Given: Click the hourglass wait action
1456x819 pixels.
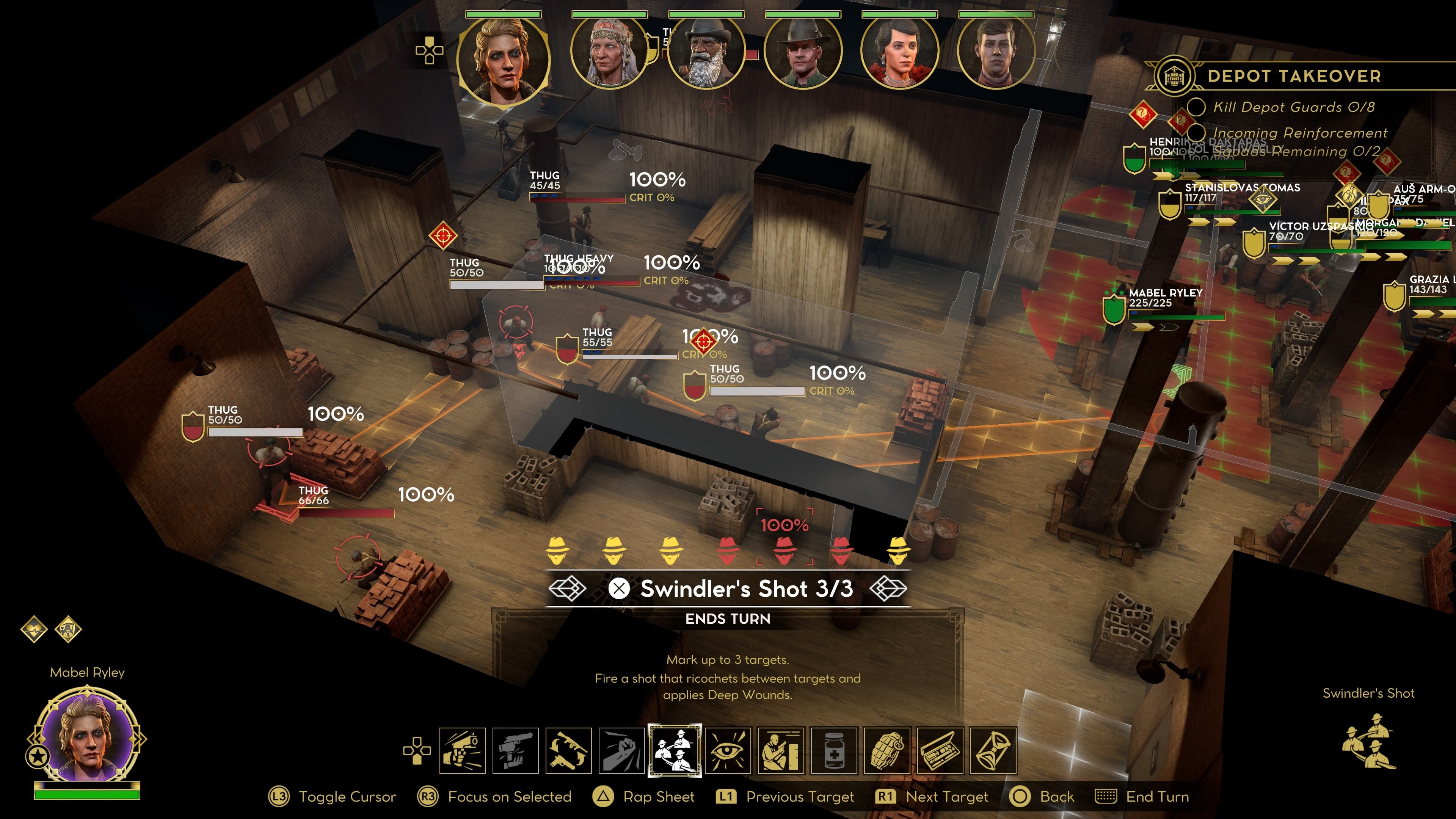Looking at the screenshot, I should pyautogui.click(x=993, y=751).
